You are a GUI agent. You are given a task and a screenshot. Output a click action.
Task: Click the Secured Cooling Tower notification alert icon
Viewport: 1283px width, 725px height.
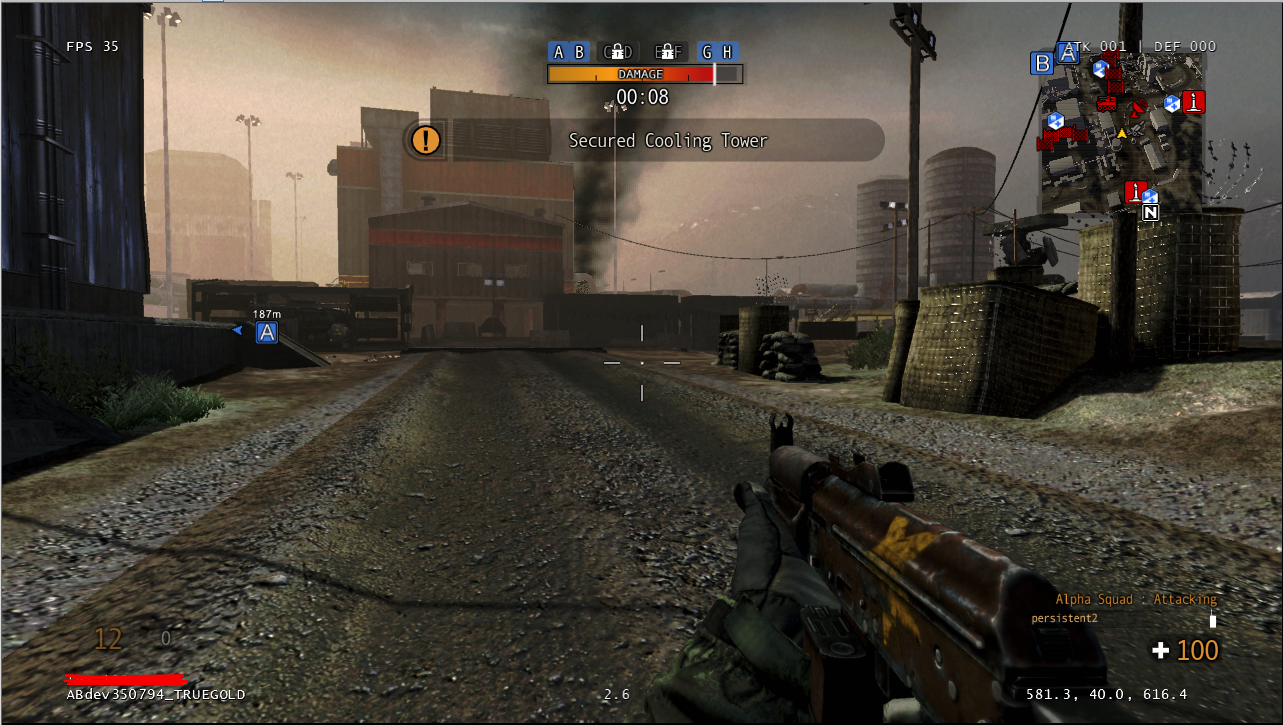click(426, 140)
